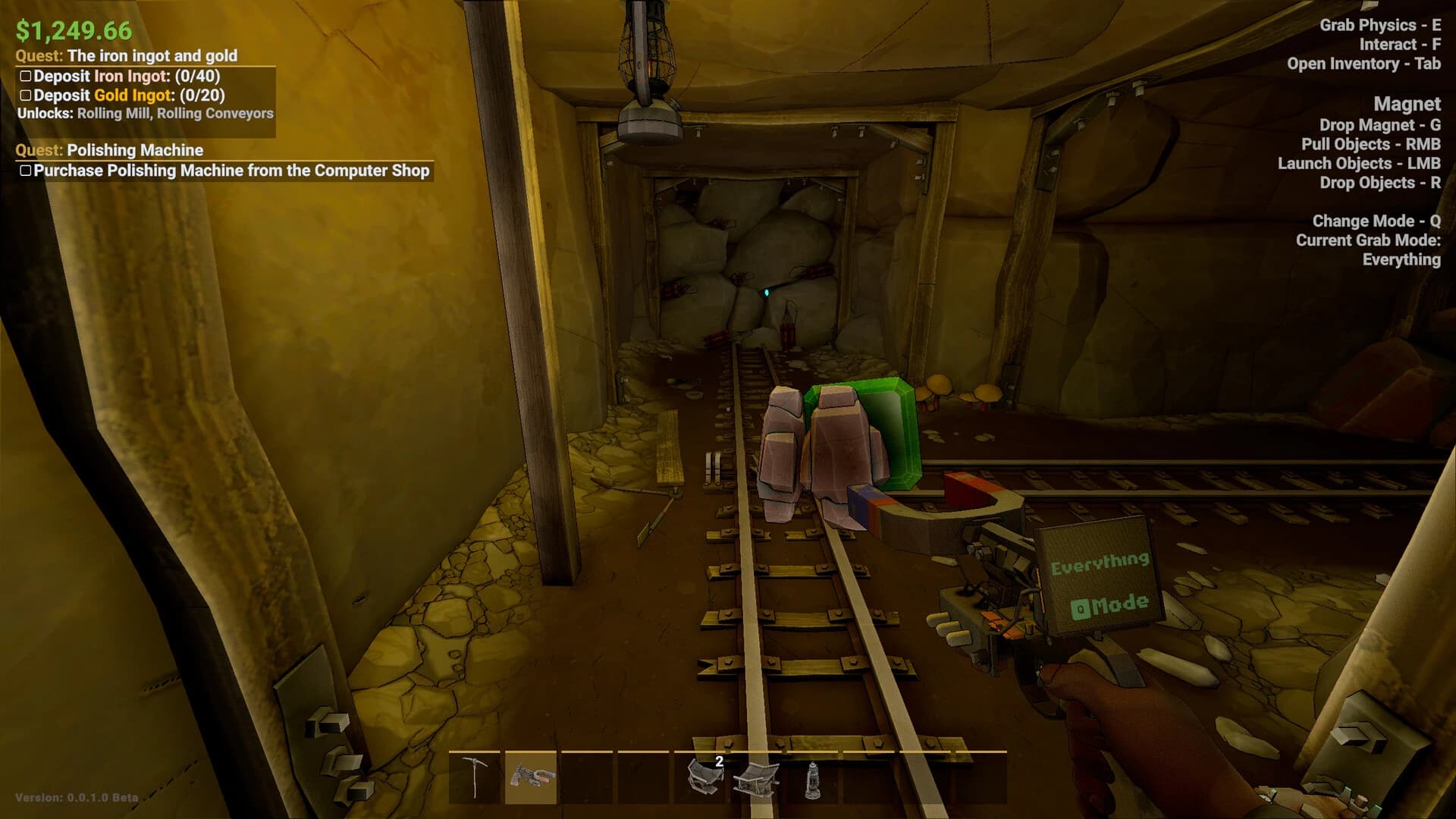The height and width of the screenshot is (819, 1456).
Task: Select the second minecart icon in hotbar
Action: coord(758,780)
